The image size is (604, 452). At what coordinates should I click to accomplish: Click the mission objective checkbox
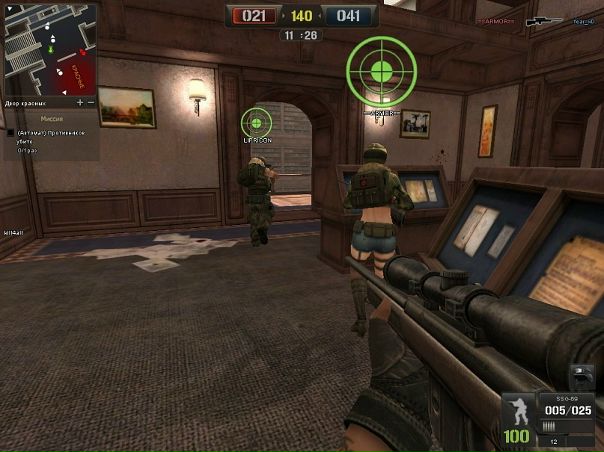point(10,131)
